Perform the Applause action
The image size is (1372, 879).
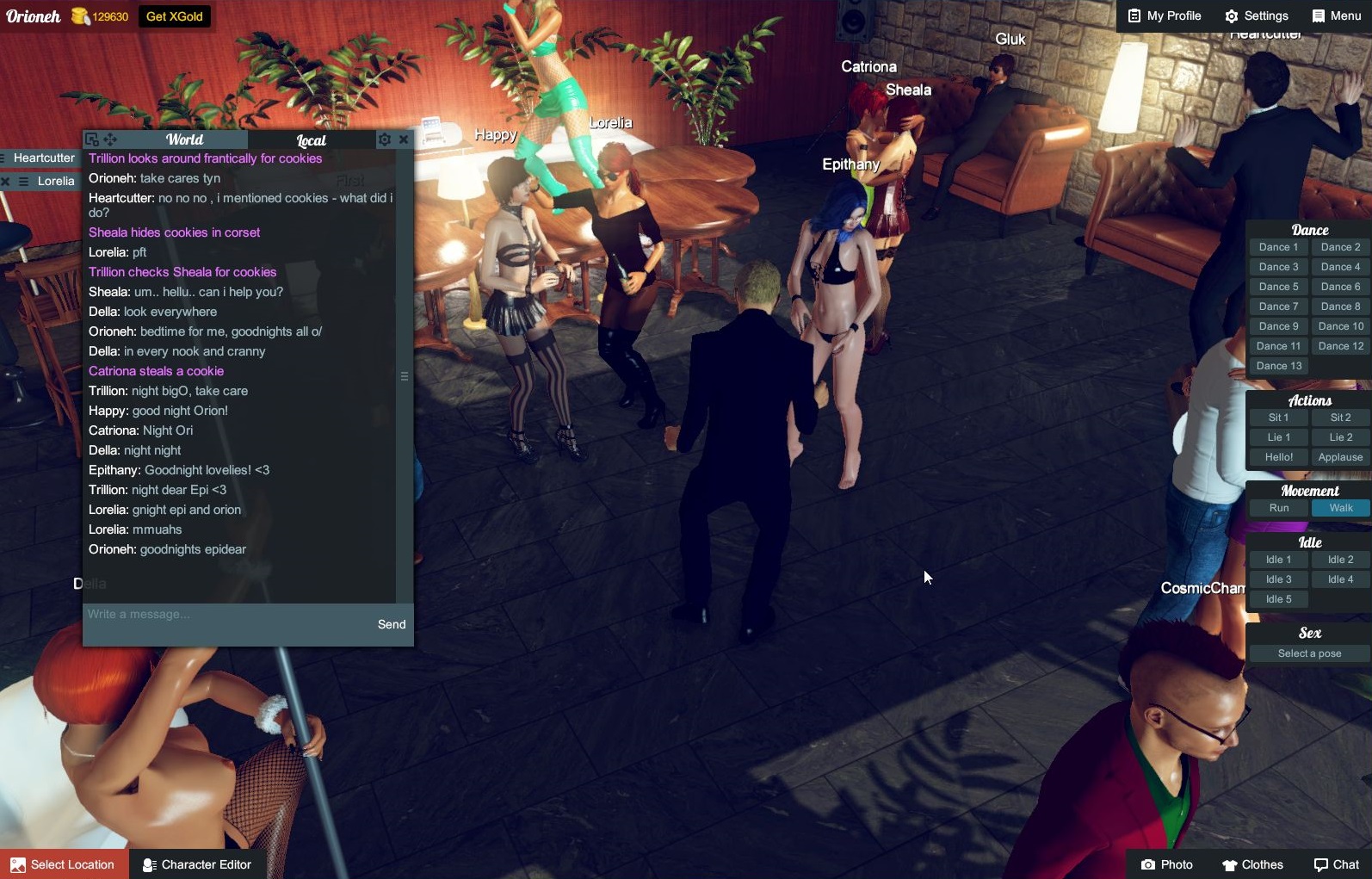click(1340, 457)
